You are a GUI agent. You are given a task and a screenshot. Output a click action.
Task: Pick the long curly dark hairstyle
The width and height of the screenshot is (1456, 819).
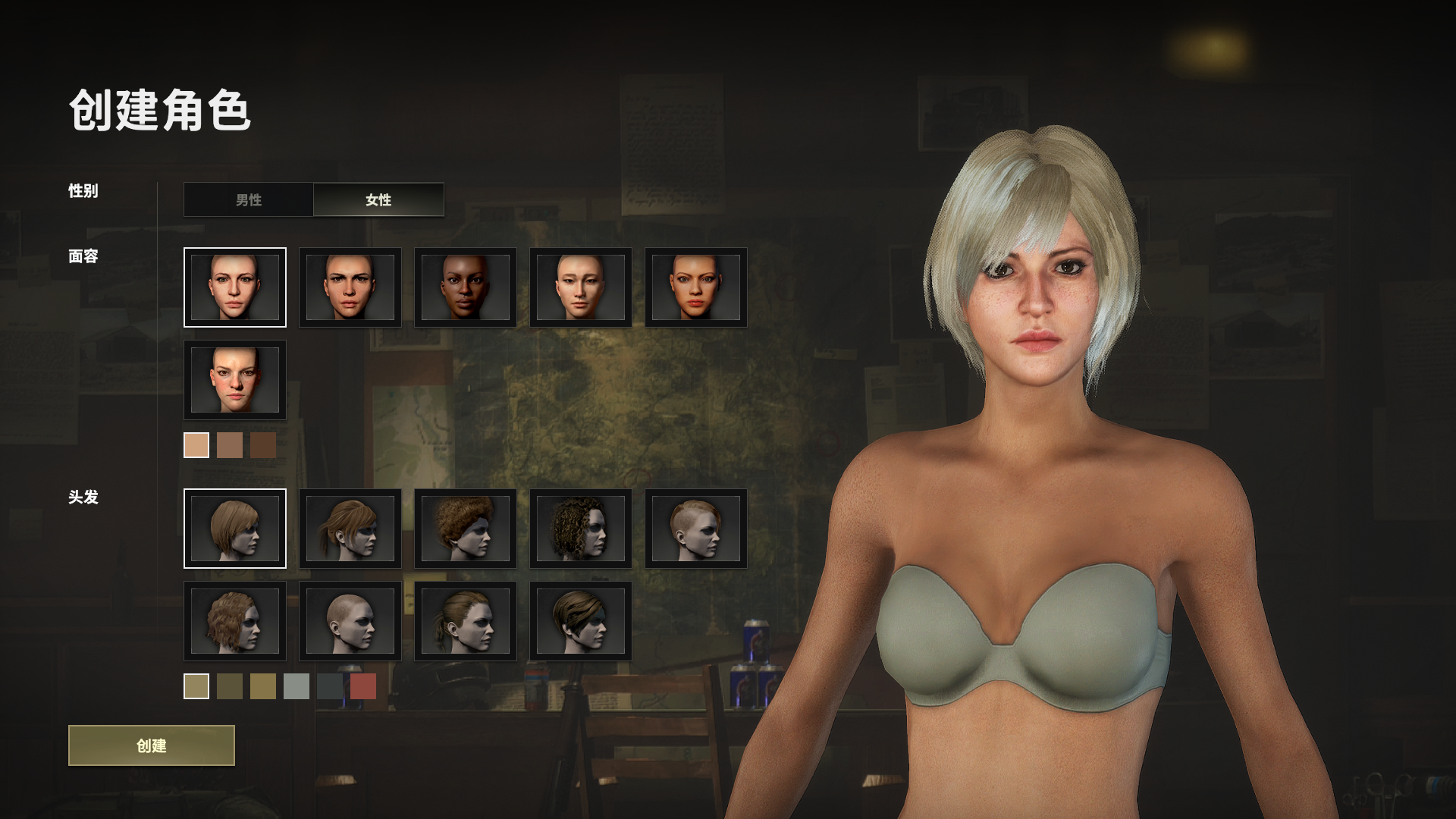581,529
